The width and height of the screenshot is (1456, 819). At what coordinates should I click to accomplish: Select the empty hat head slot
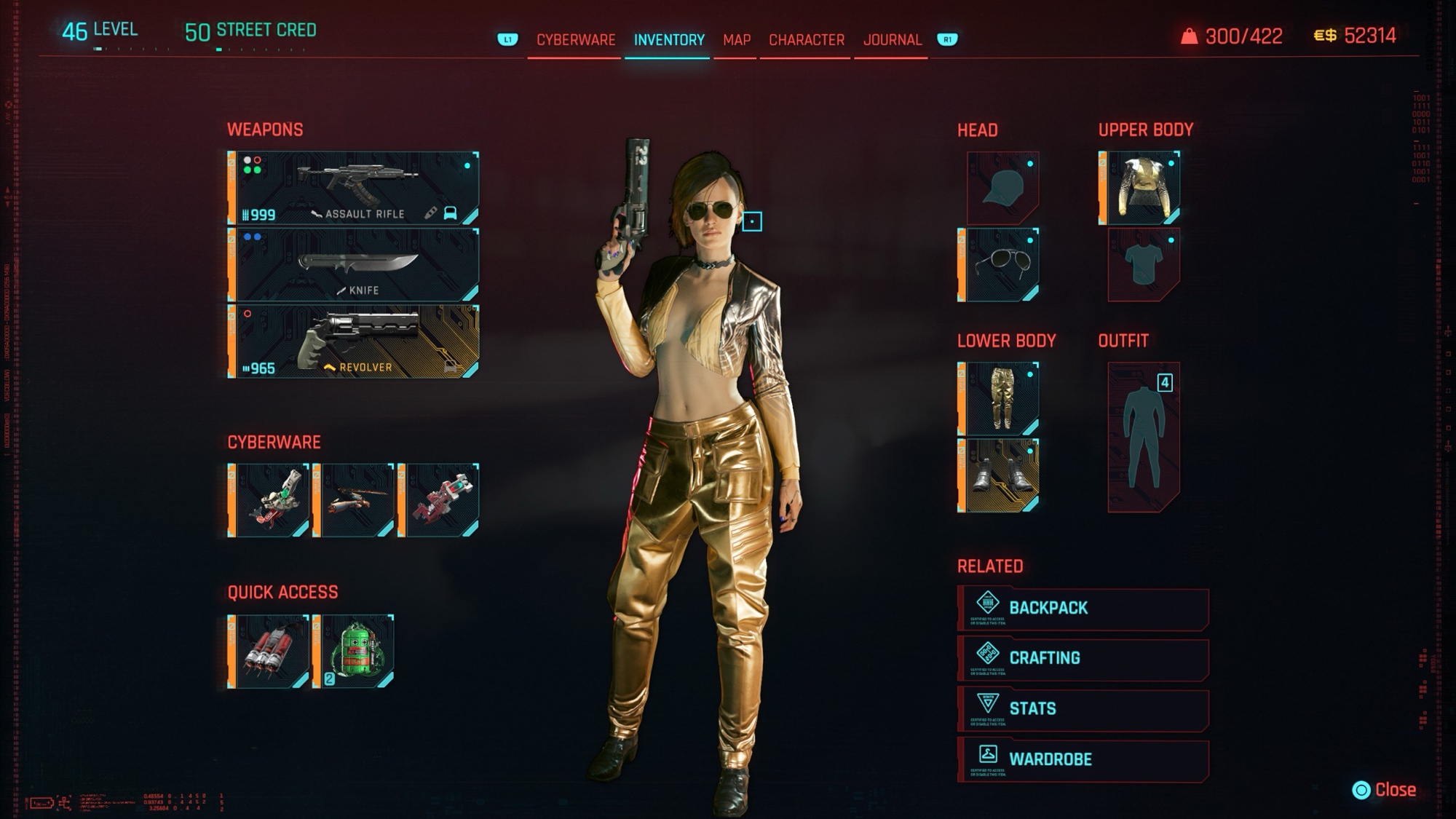[1002, 188]
